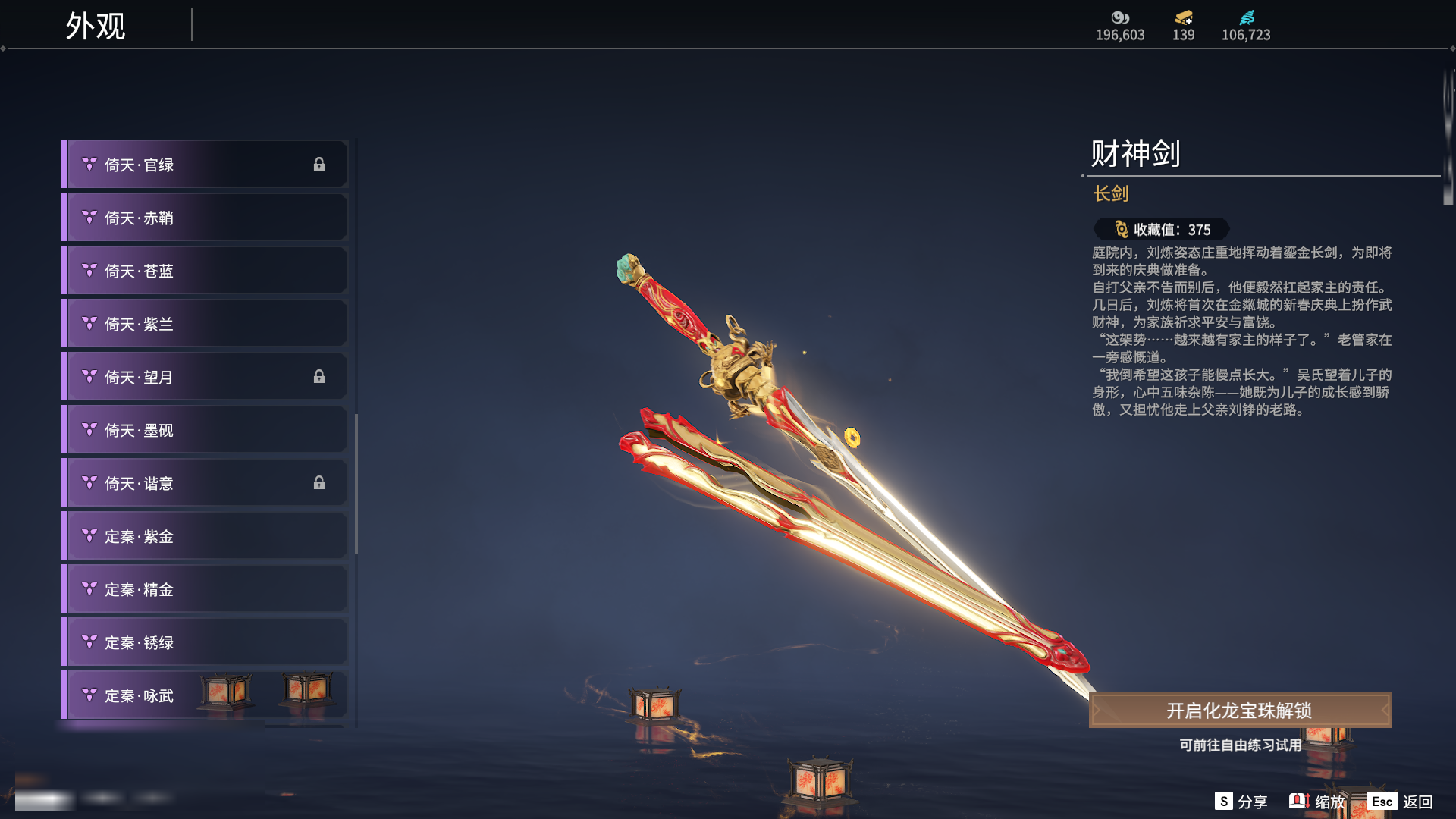
Task: Select 倚天·紫兰 from the list
Action: [x=205, y=324]
